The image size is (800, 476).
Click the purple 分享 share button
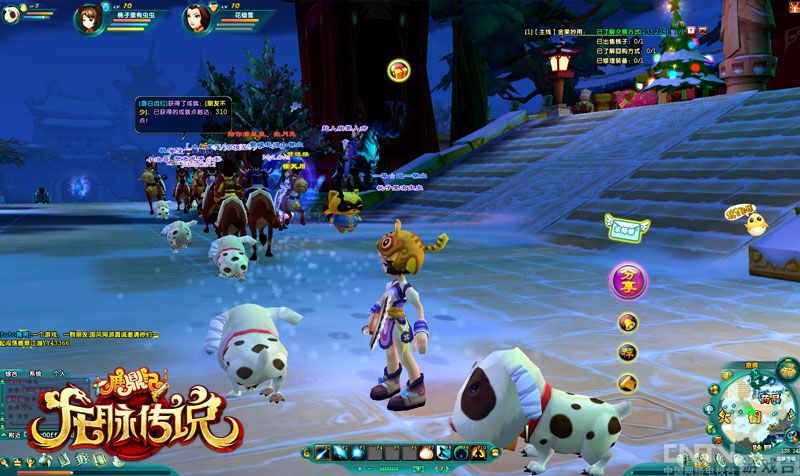click(x=628, y=280)
